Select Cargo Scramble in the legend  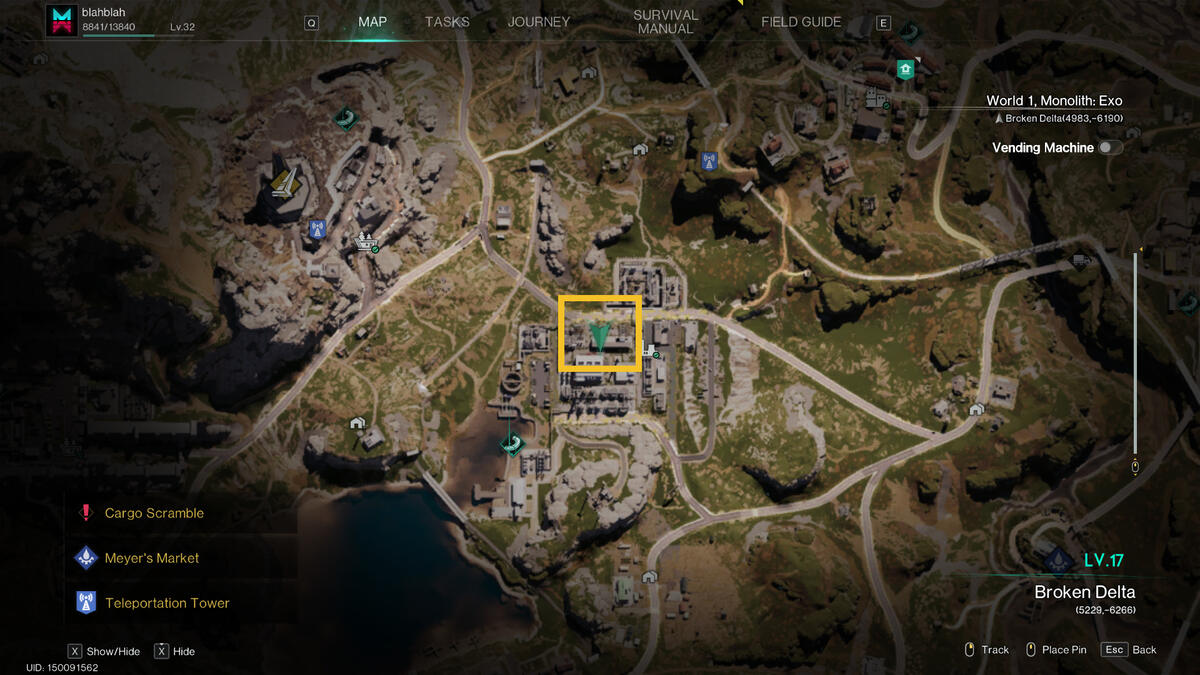pos(154,513)
